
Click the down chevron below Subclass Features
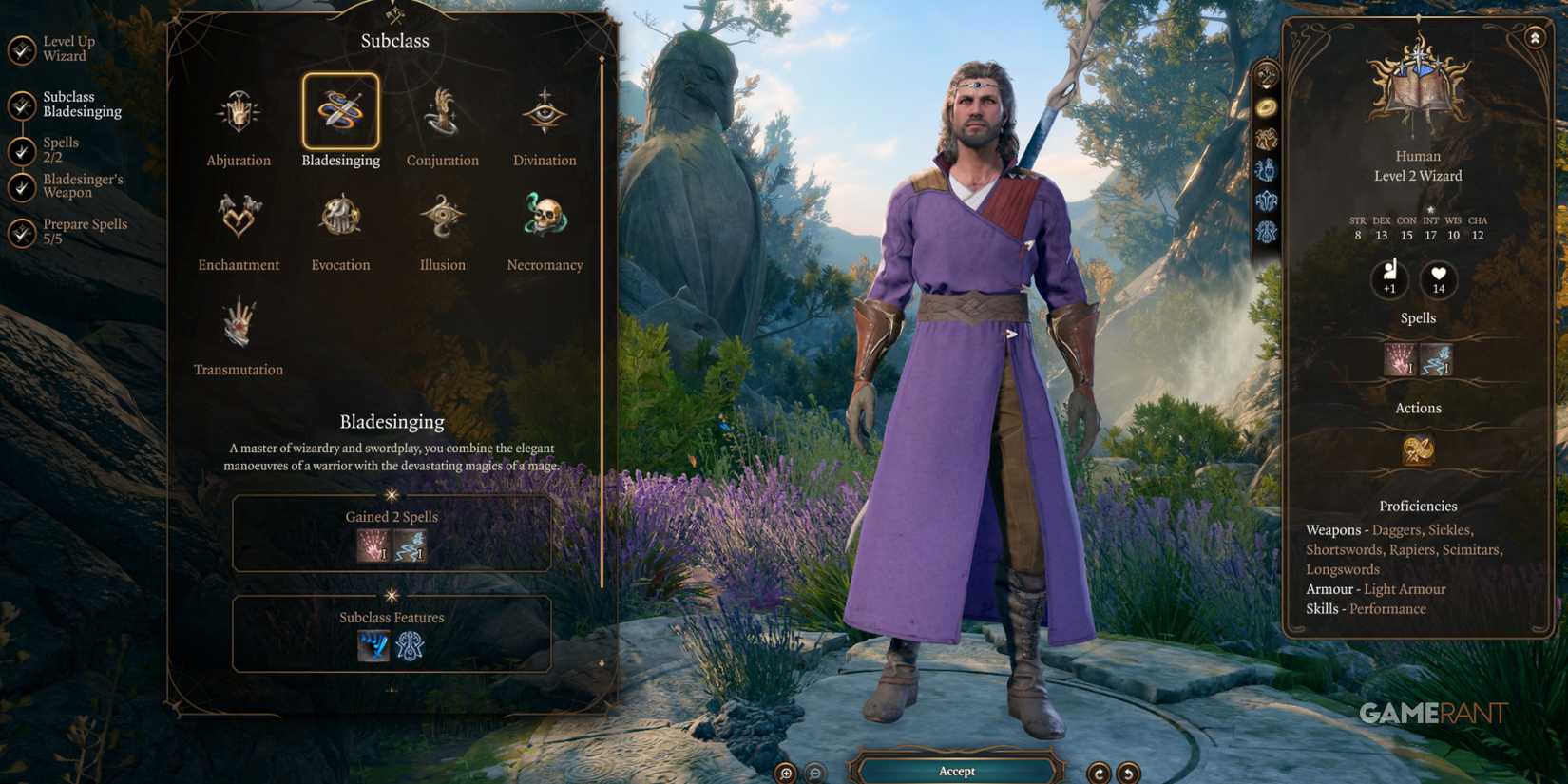[392, 686]
